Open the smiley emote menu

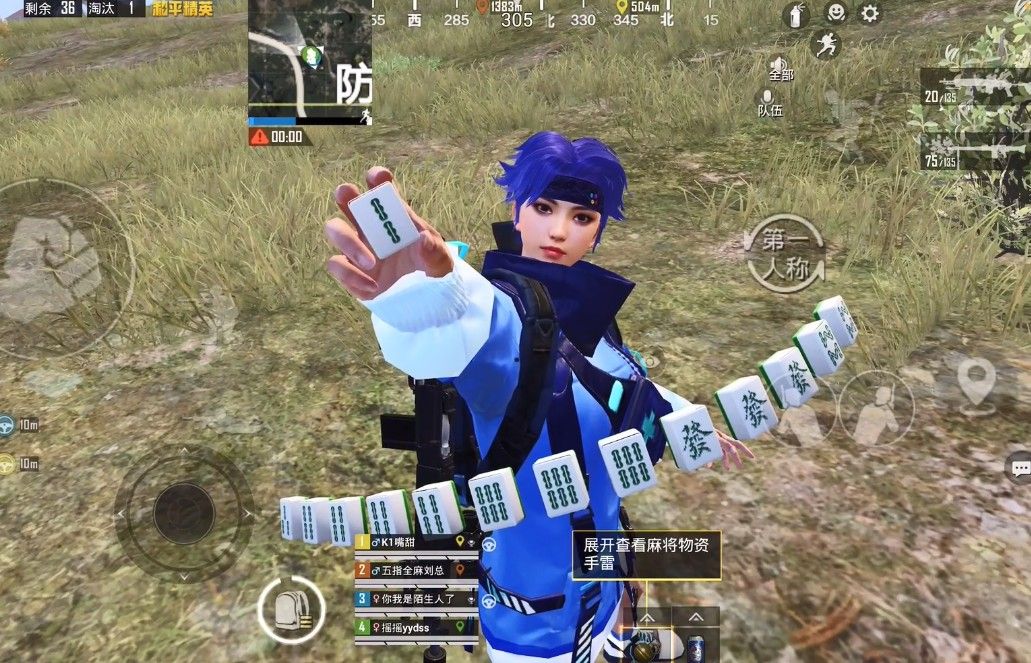point(834,13)
